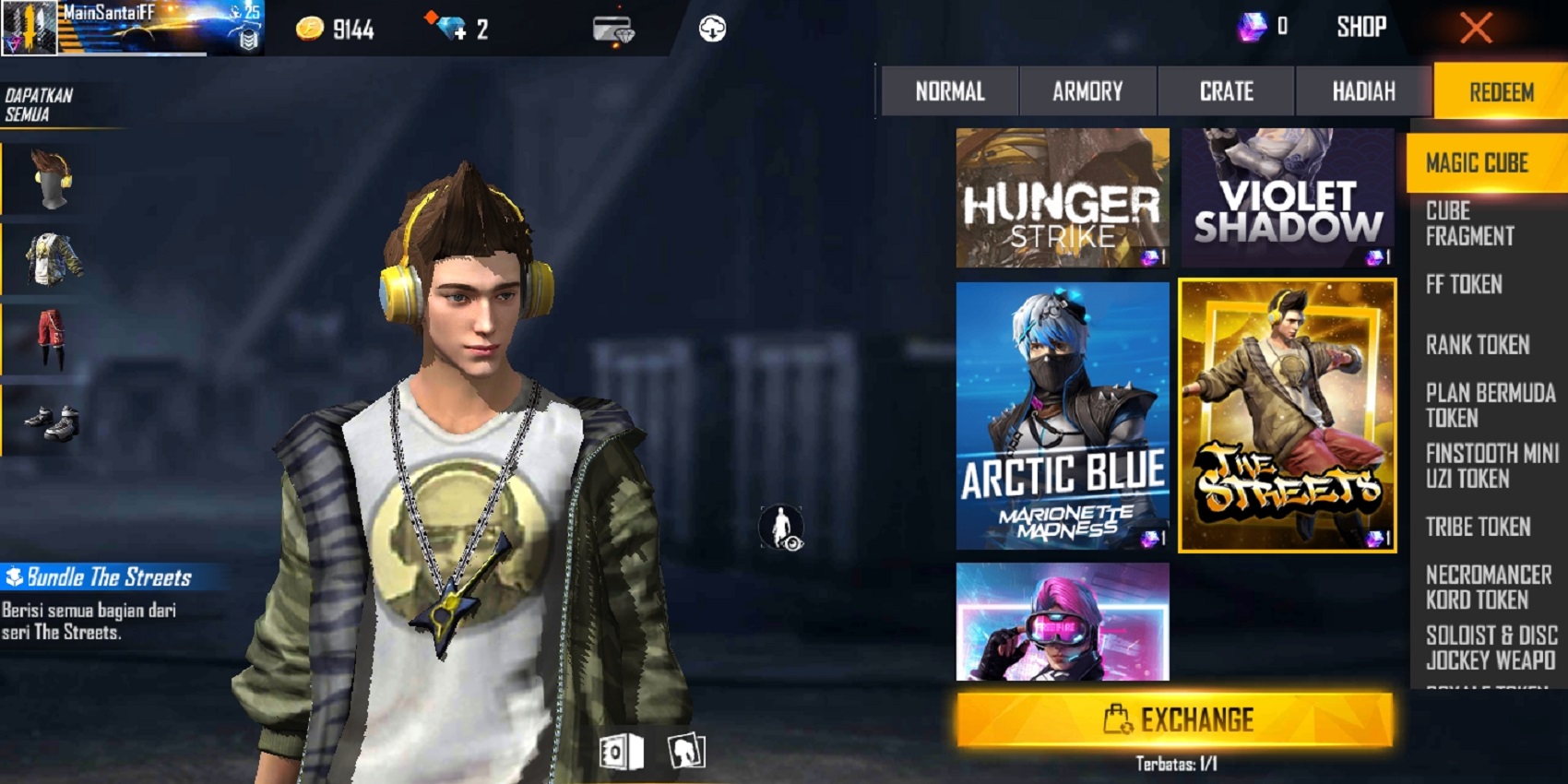Screen dimensions: 1568x784
Task: Select the TRIBE TOKEN category
Action: 1478,528
